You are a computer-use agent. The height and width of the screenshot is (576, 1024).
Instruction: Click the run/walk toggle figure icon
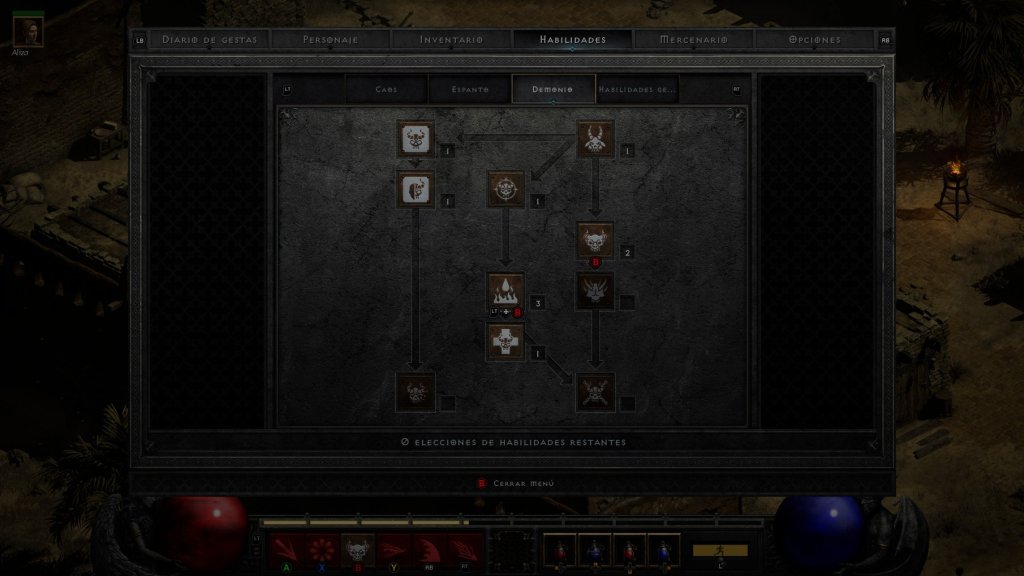point(720,550)
